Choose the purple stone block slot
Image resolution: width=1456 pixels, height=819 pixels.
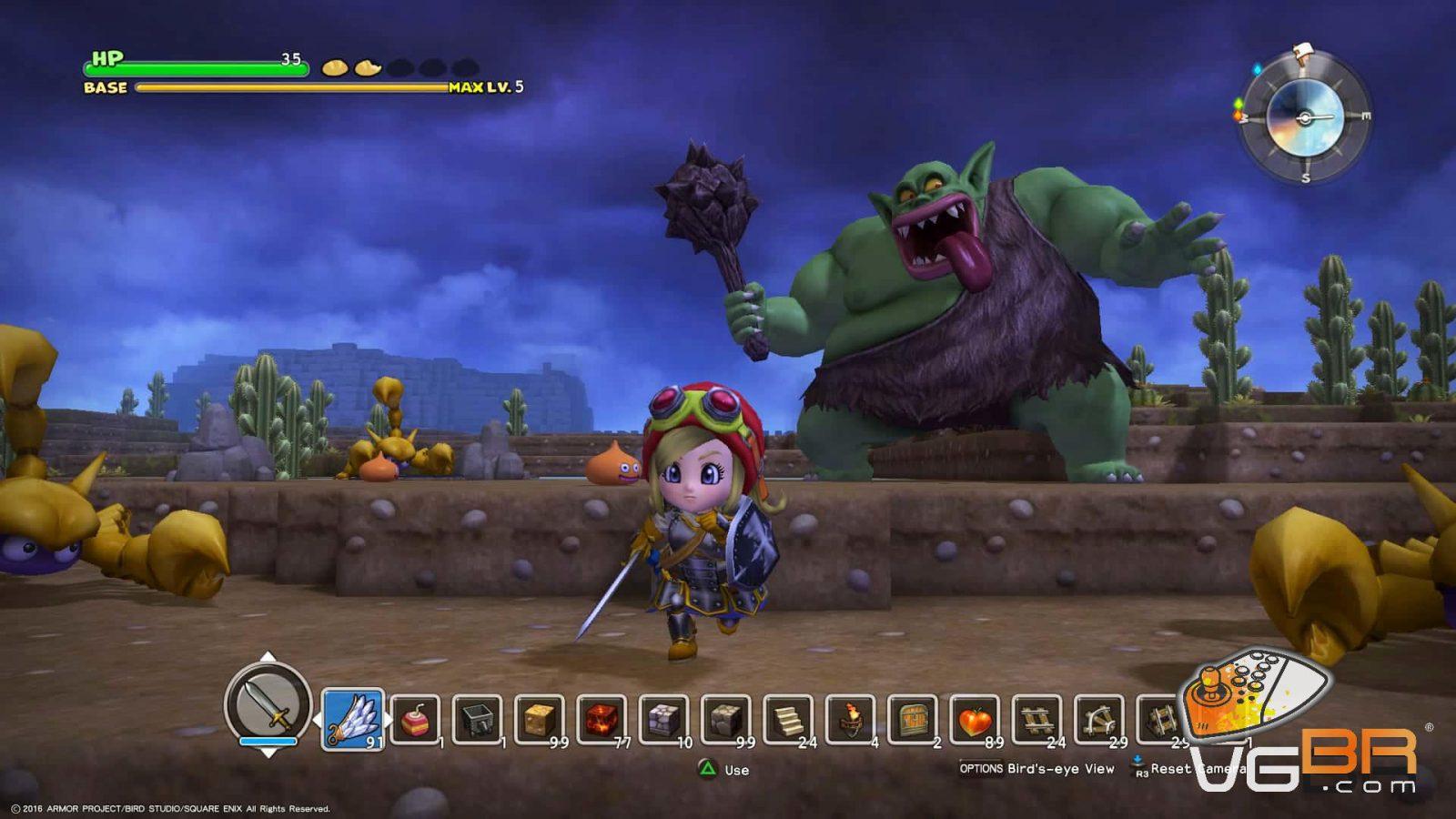663,720
